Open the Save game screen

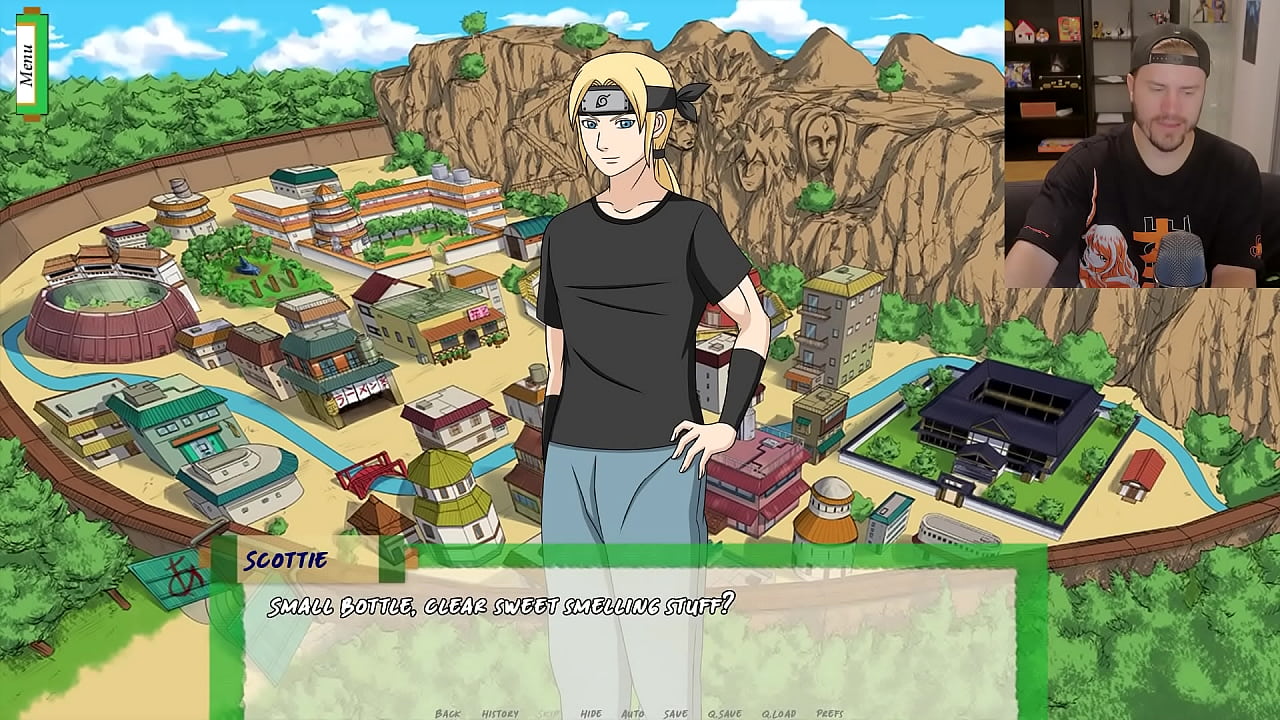pos(676,713)
